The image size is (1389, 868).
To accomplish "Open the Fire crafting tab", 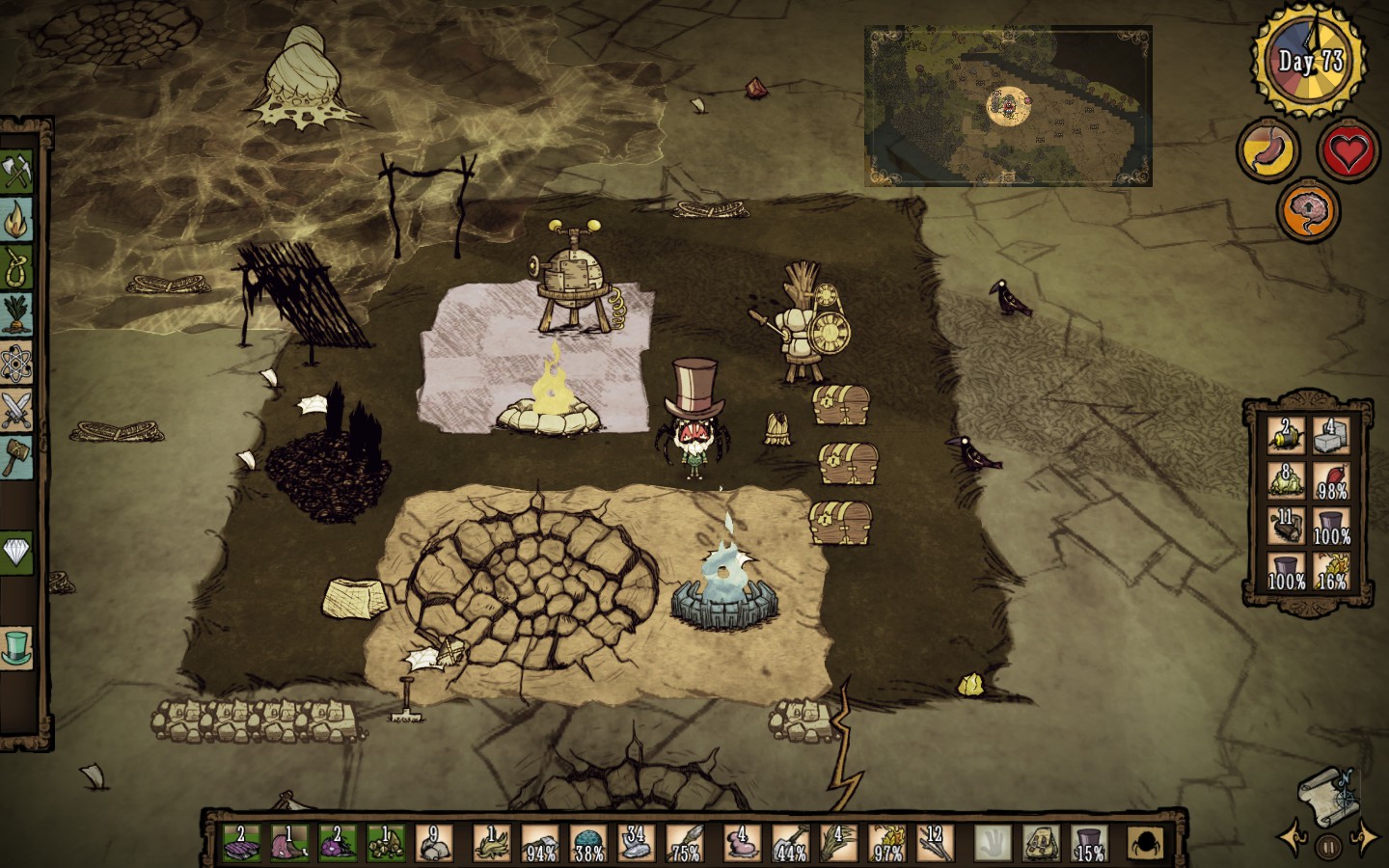I will tap(17, 221).
